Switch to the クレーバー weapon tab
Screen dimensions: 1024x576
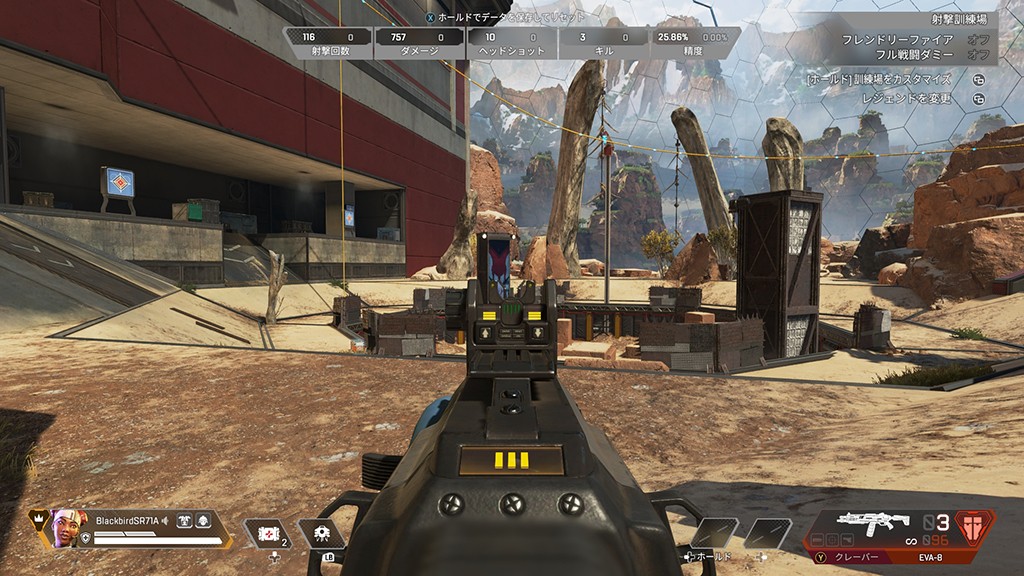click(x=847, y=557)
